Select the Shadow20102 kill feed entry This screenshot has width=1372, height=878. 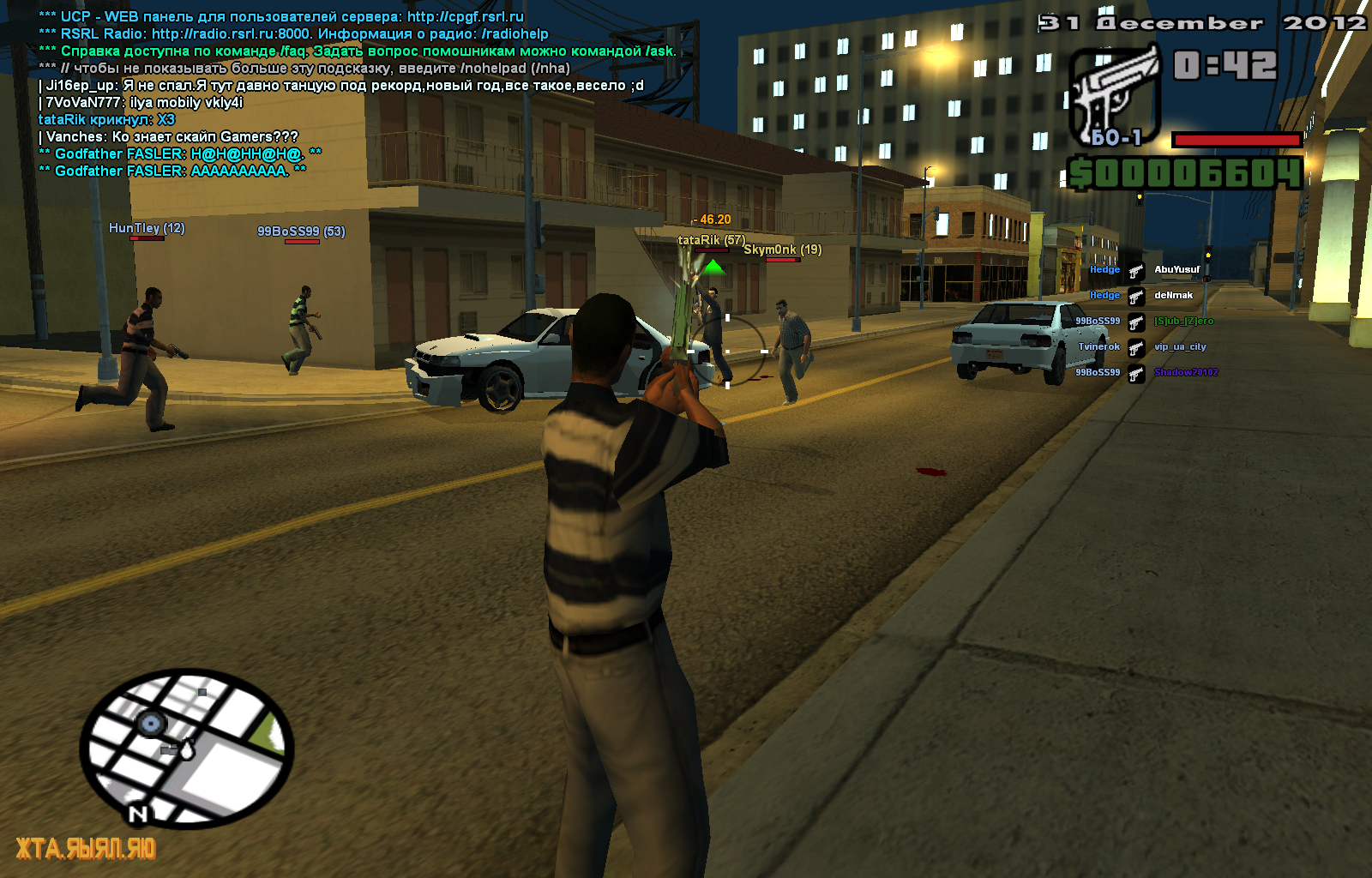(x=1185, y=373)
